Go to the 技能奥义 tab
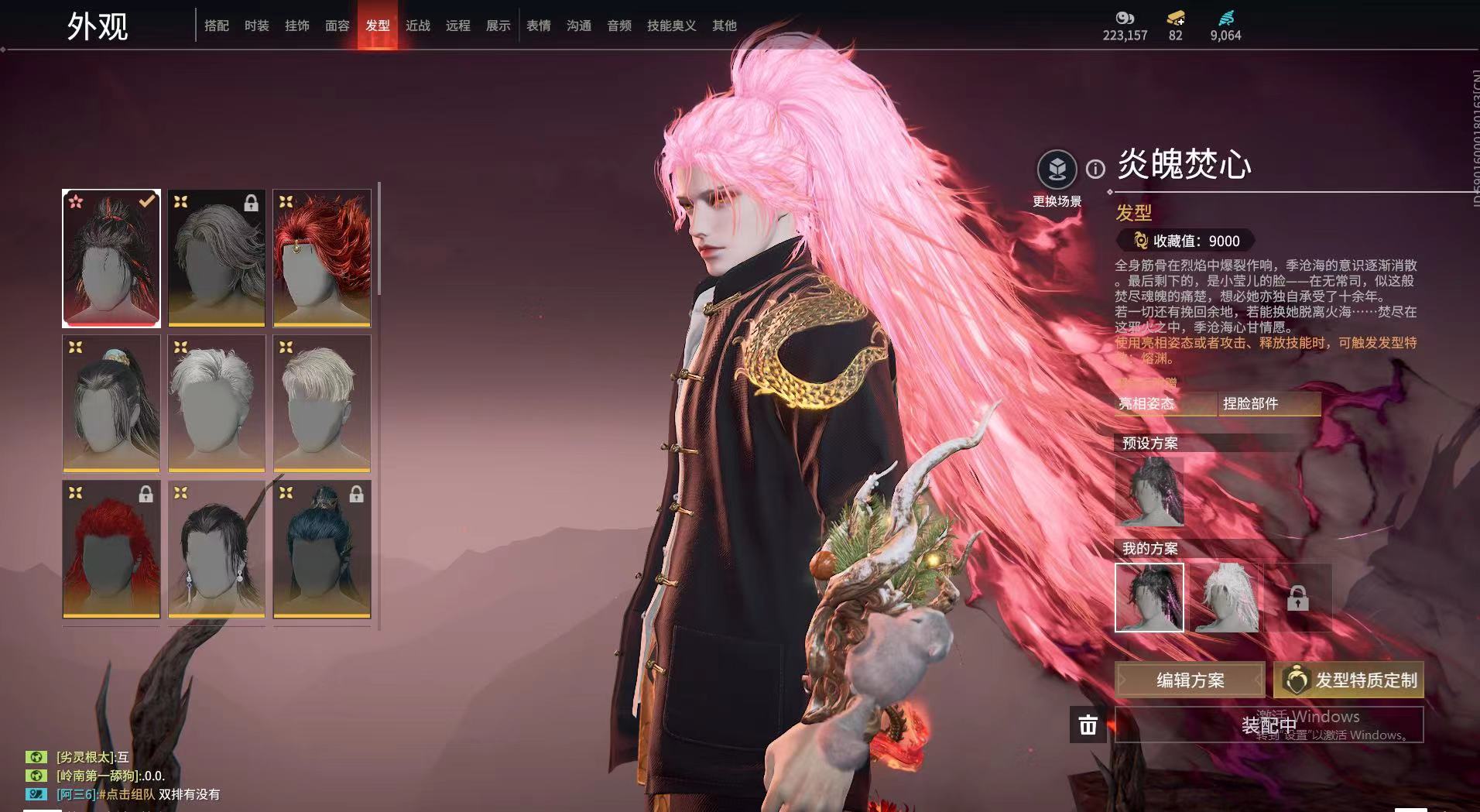The image size is (1480, 812). point(671,26)
